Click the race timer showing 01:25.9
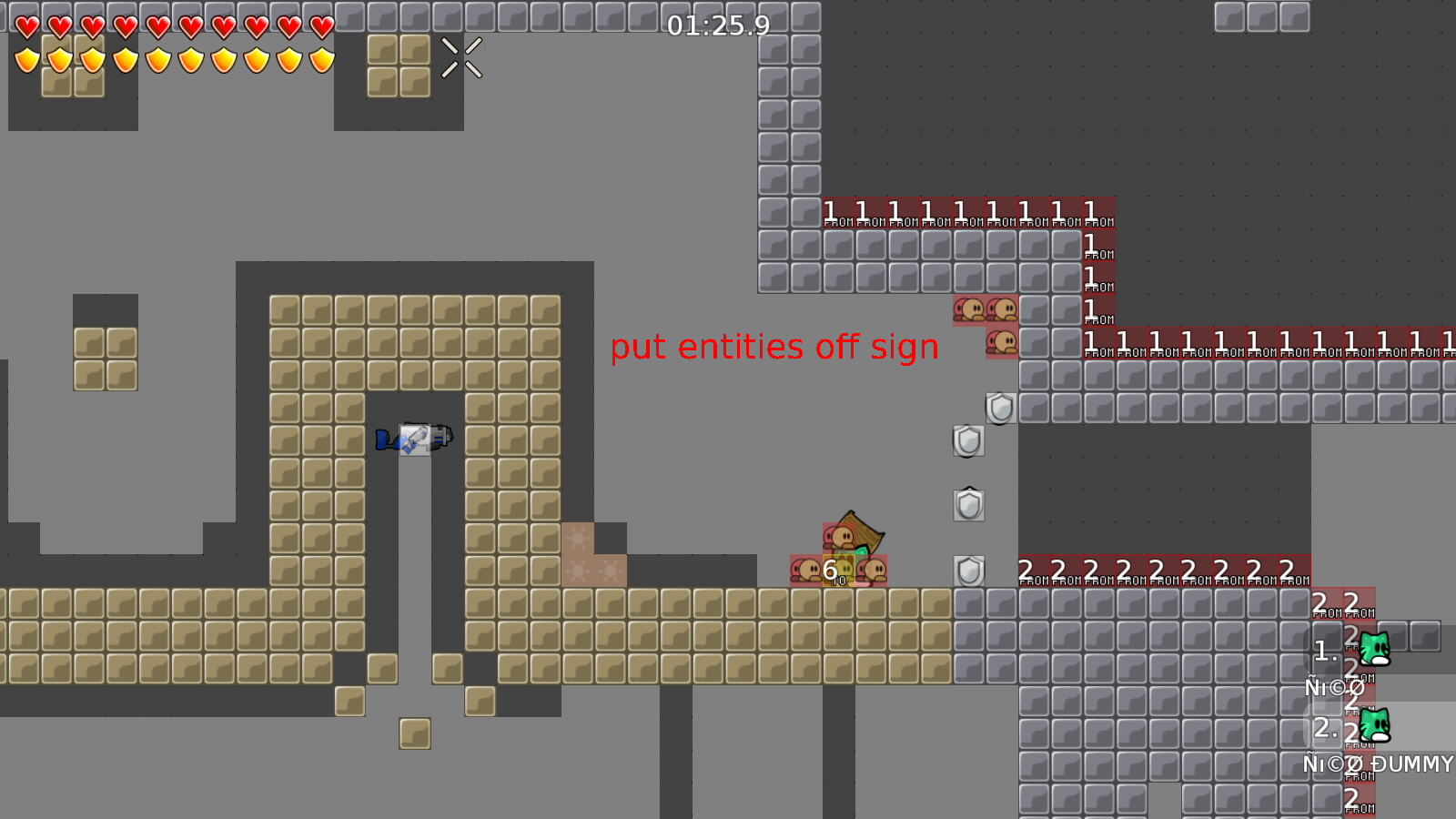The width and height of the screenshot is (1456, 819). click(x=717, y=27)
